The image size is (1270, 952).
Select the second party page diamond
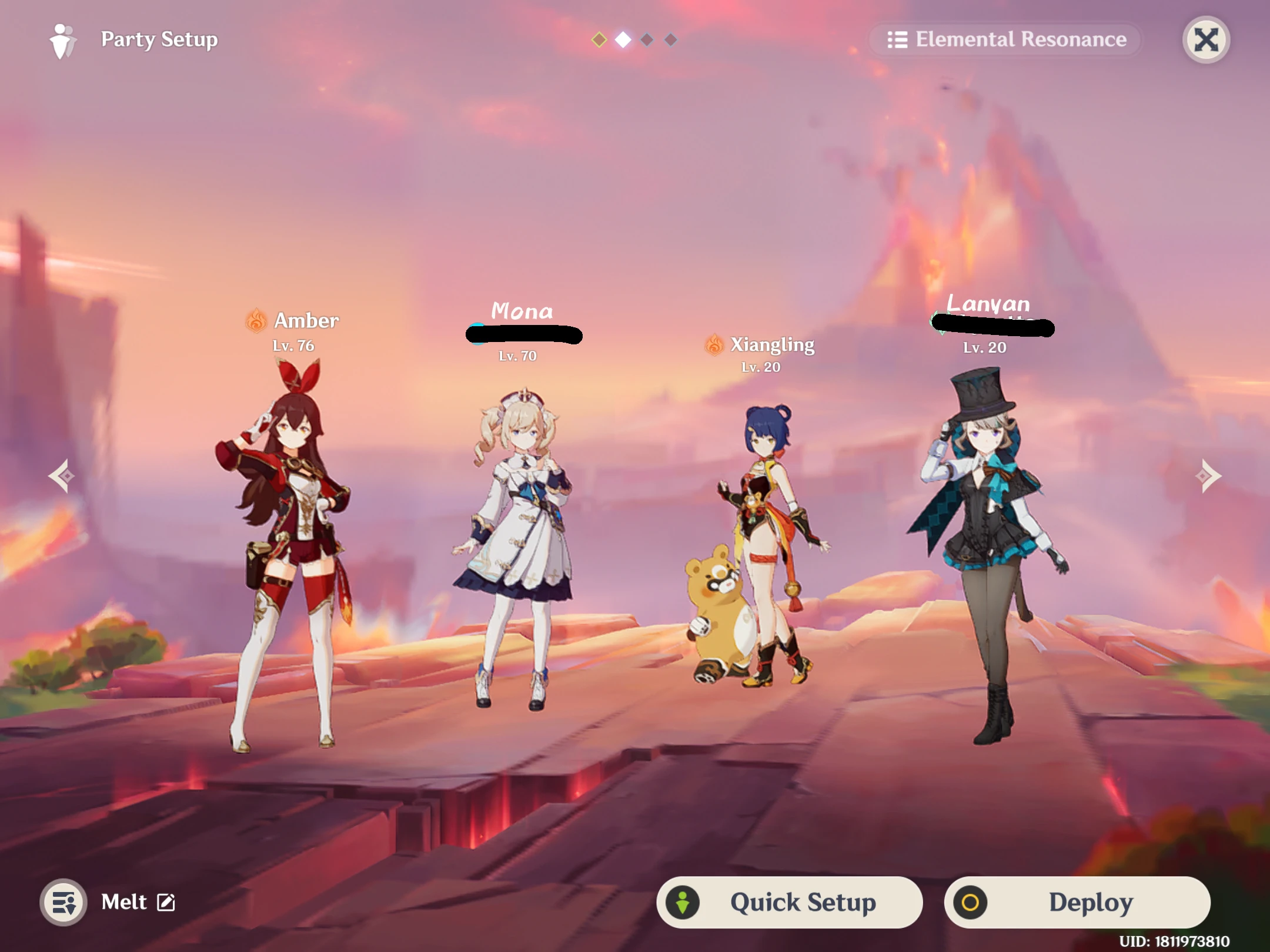coord(623,39)
